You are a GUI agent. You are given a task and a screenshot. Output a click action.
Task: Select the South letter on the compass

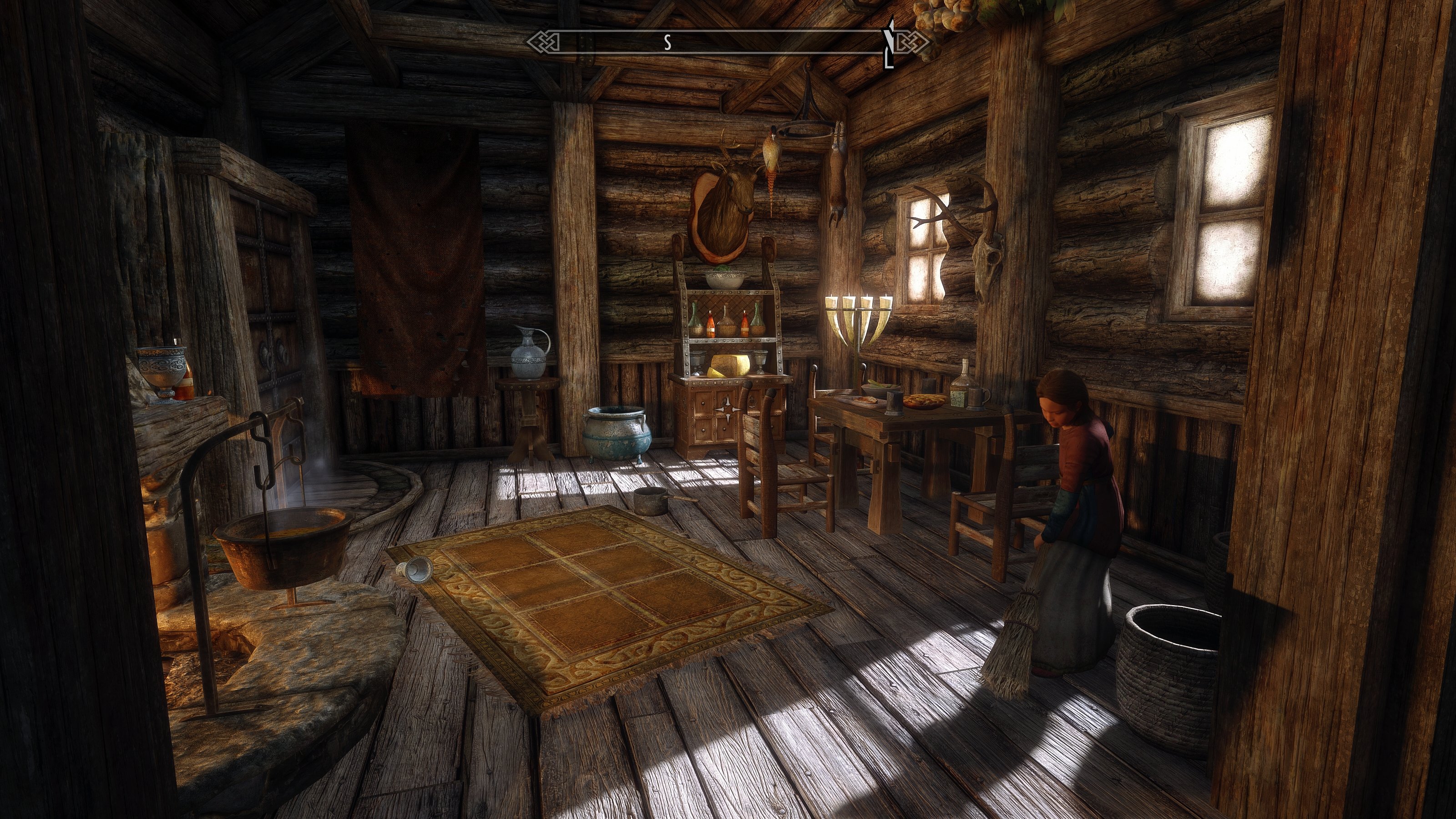(667, 42)
